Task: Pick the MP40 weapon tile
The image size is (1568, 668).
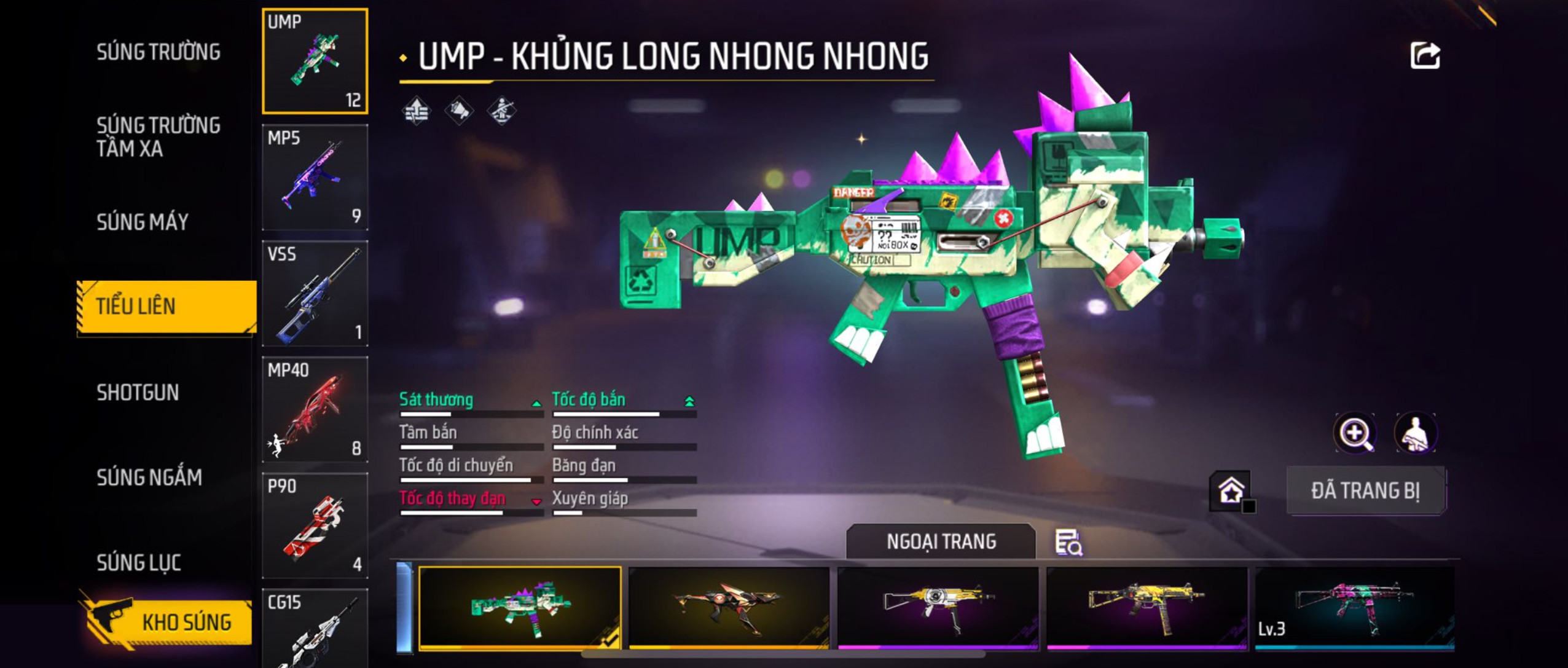Action: [315, 409]
